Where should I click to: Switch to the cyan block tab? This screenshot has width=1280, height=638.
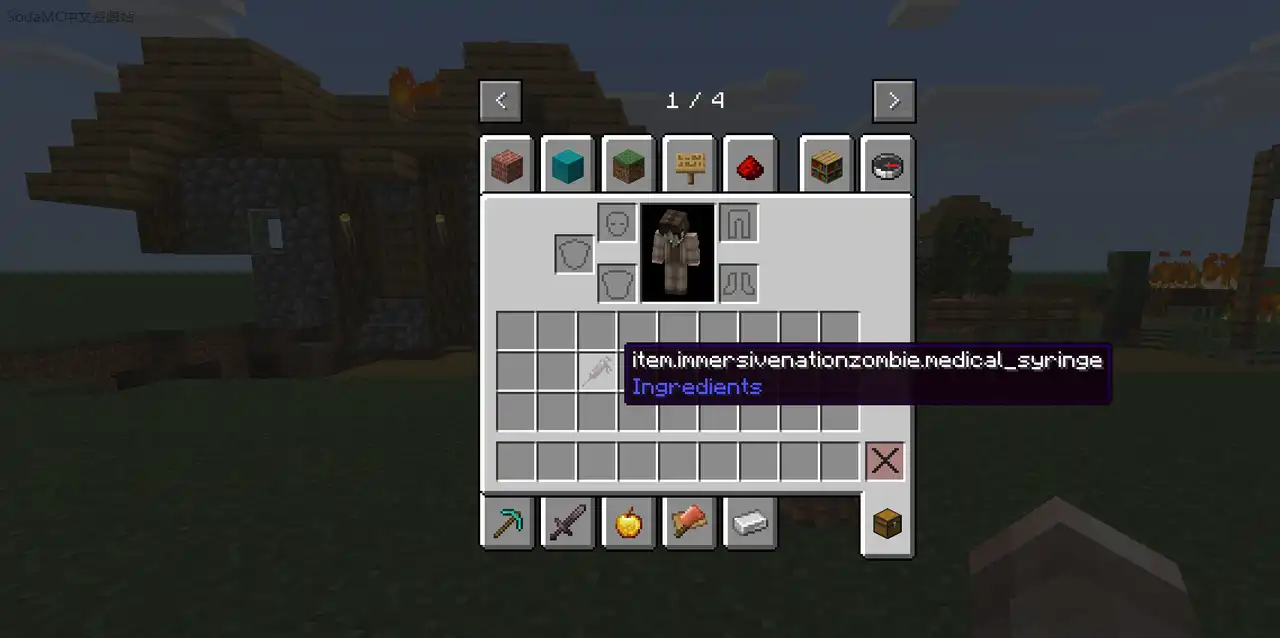(568, 165)
